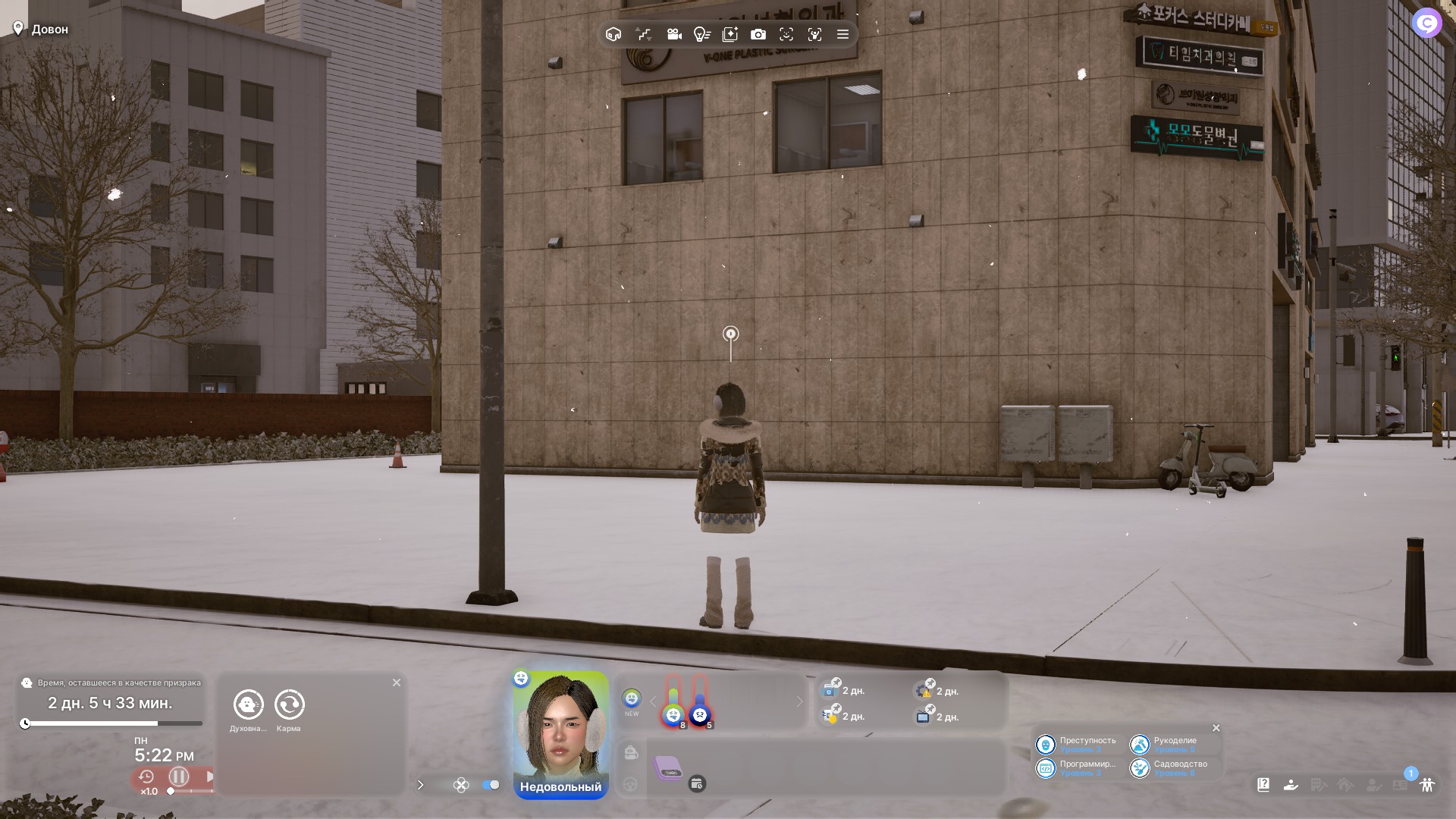Take a screenshot with the camera icon
This screenshot has width=1456, height=819.
[x=758, y=34]
